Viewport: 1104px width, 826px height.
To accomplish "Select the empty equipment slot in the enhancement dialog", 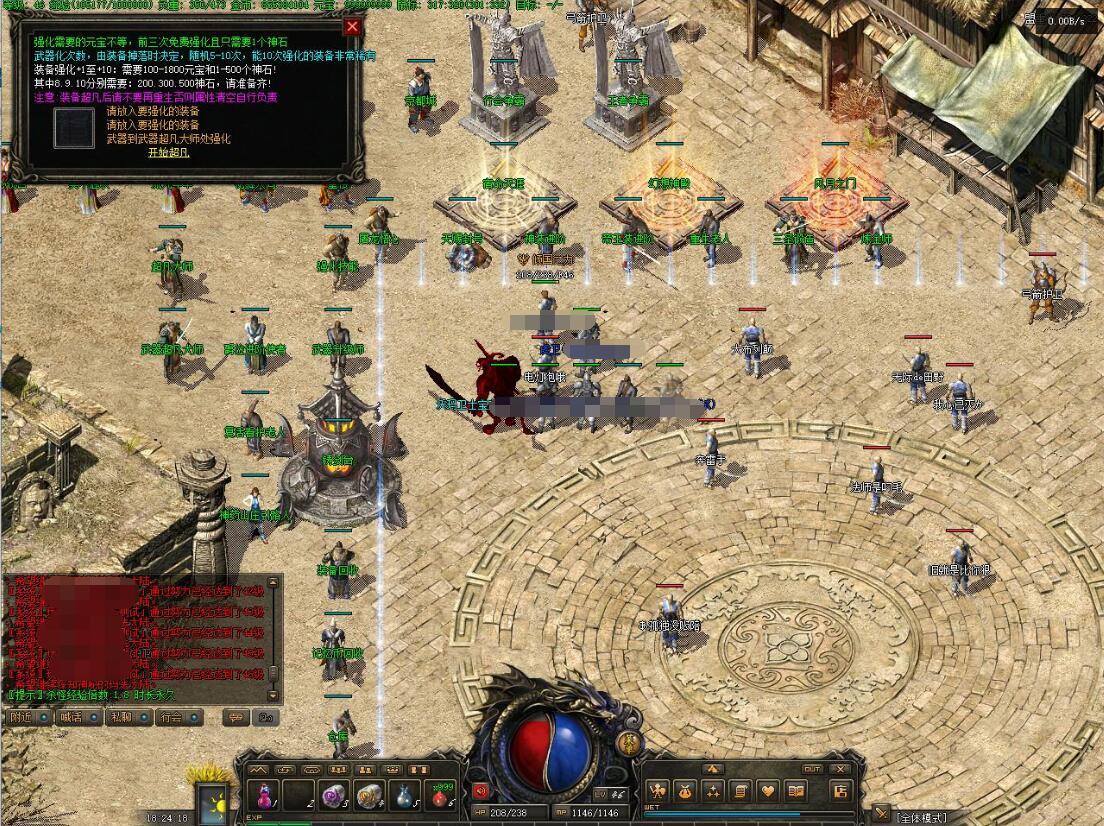I will click(x=74, y=128).
